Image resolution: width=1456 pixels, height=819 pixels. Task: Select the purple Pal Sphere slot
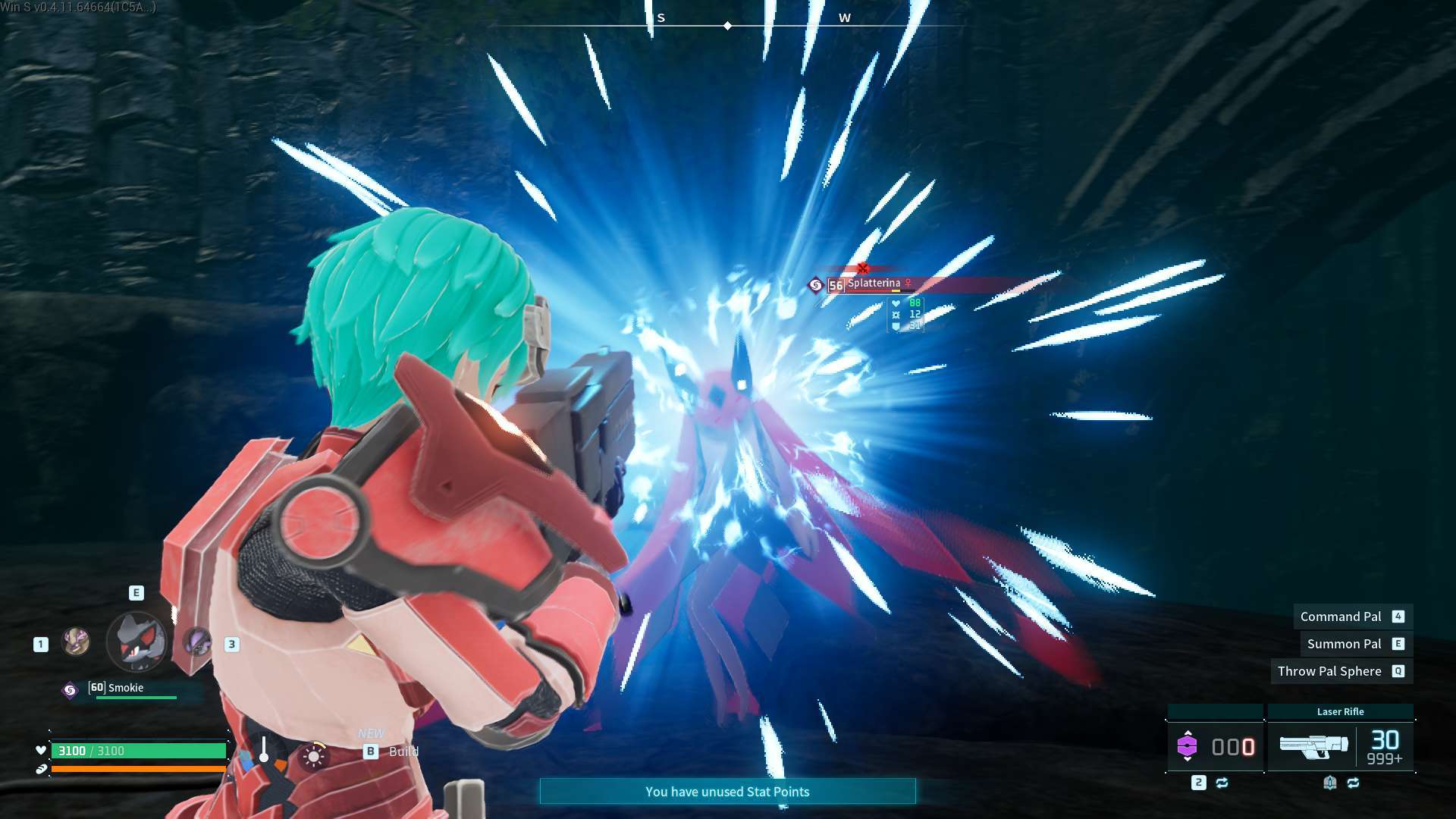[1187, 746]
